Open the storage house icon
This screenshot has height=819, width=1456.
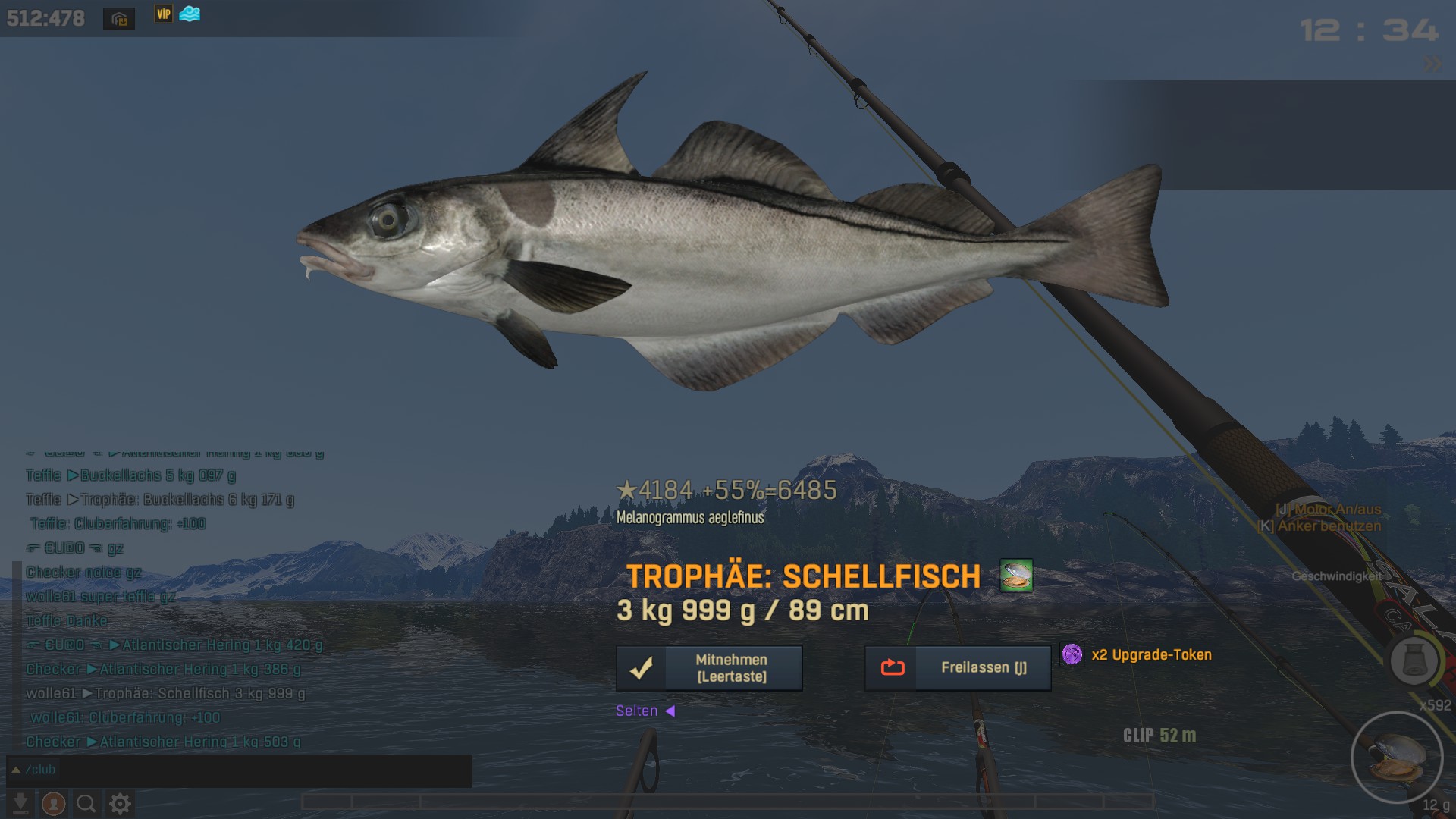[x=119, y=19]
